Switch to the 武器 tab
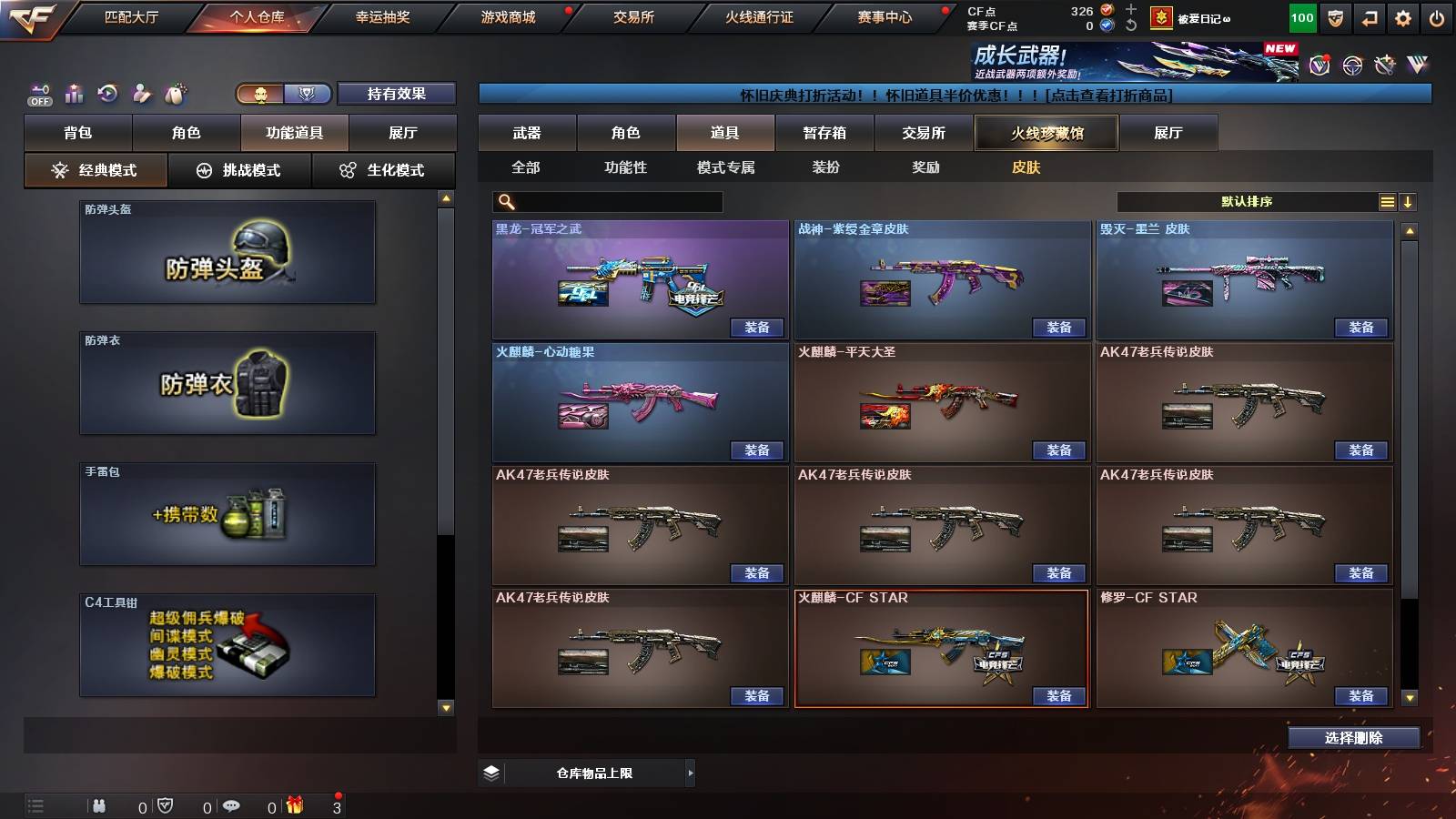The width and height of the screenshot is (1456, 819). (x=528, y=133)
